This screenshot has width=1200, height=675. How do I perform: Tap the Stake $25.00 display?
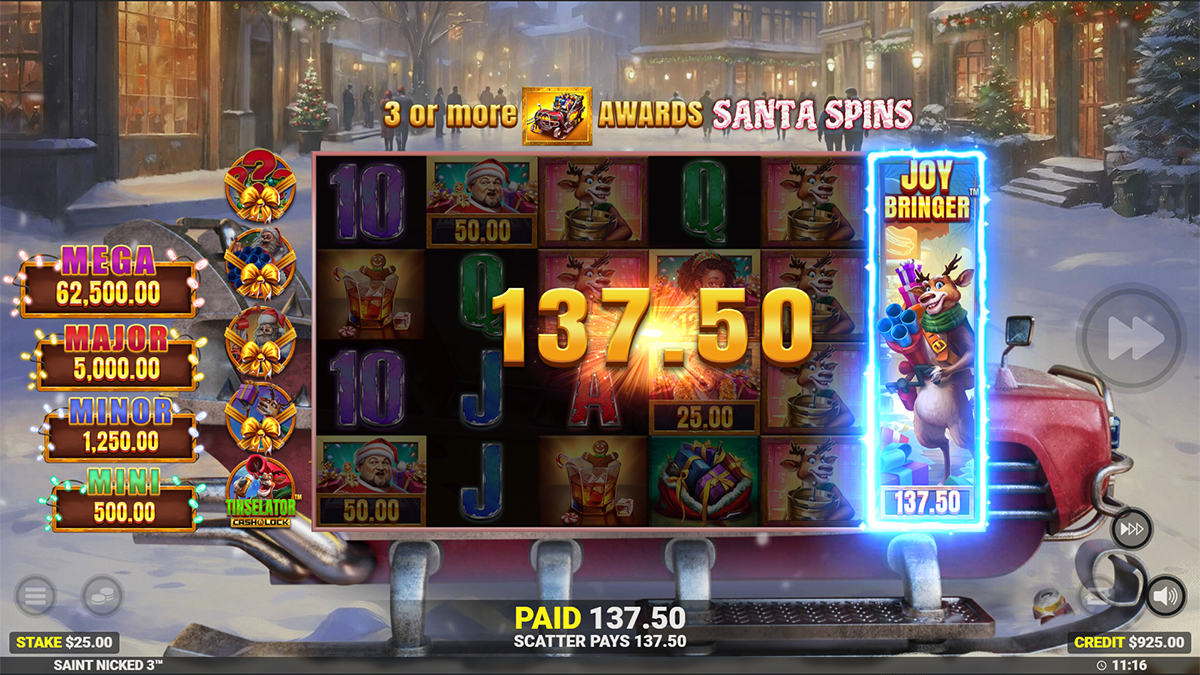pyautogui.click(x=63, y=642)
